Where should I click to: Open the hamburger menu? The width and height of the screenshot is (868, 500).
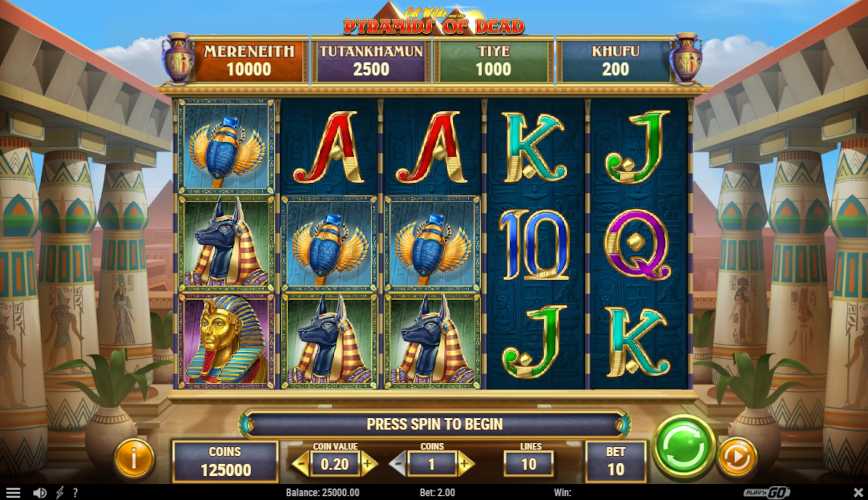13,492
